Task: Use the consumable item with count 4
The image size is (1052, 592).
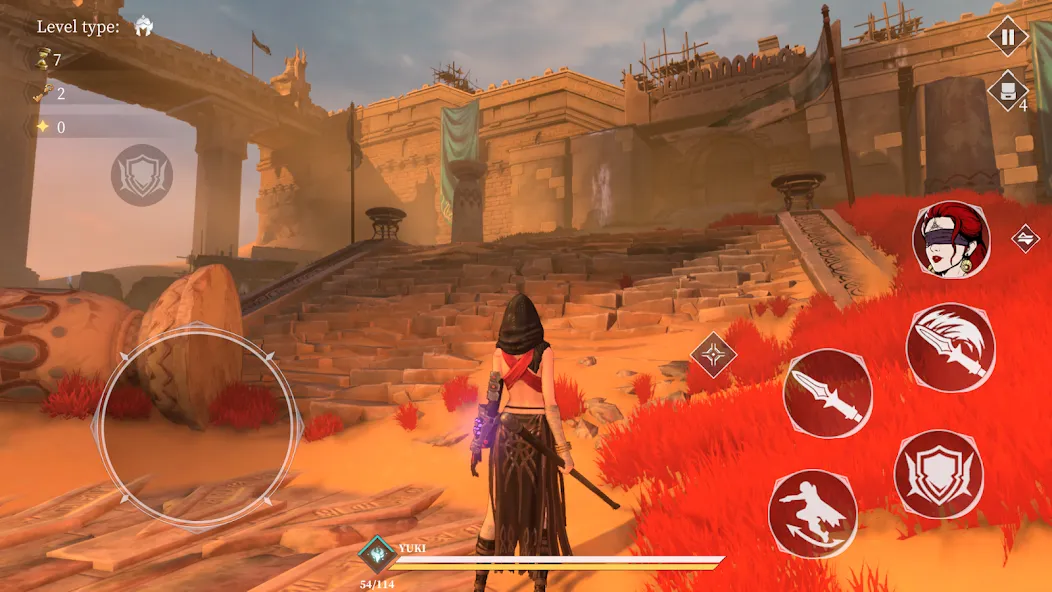Action: pyautogui.click(x=1007, y=91)
